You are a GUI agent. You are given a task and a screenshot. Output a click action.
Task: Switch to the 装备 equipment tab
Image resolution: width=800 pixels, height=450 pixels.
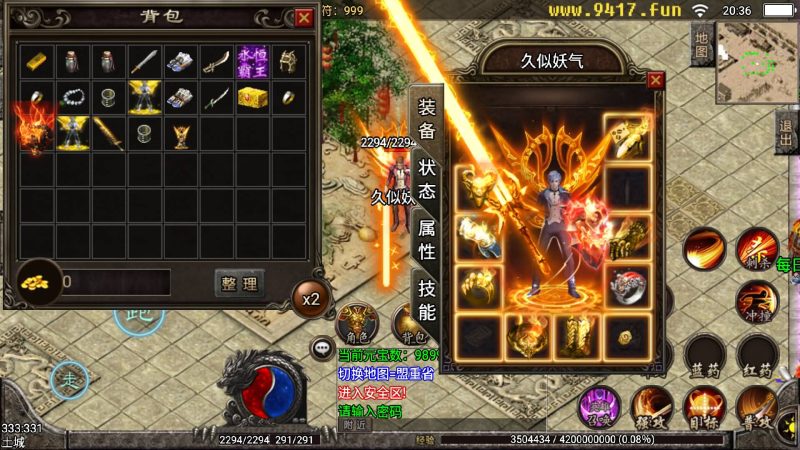click(x=427, y=118)
